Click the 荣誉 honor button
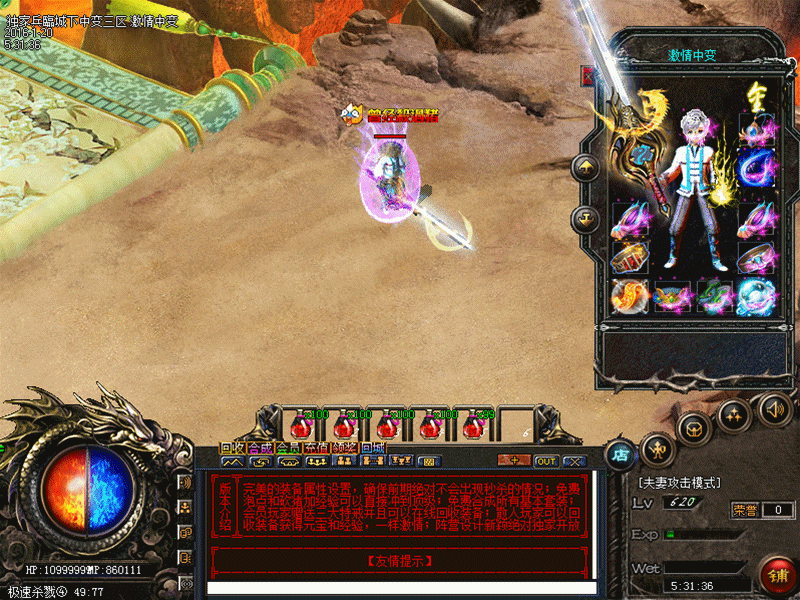 [x=744, y=510]
